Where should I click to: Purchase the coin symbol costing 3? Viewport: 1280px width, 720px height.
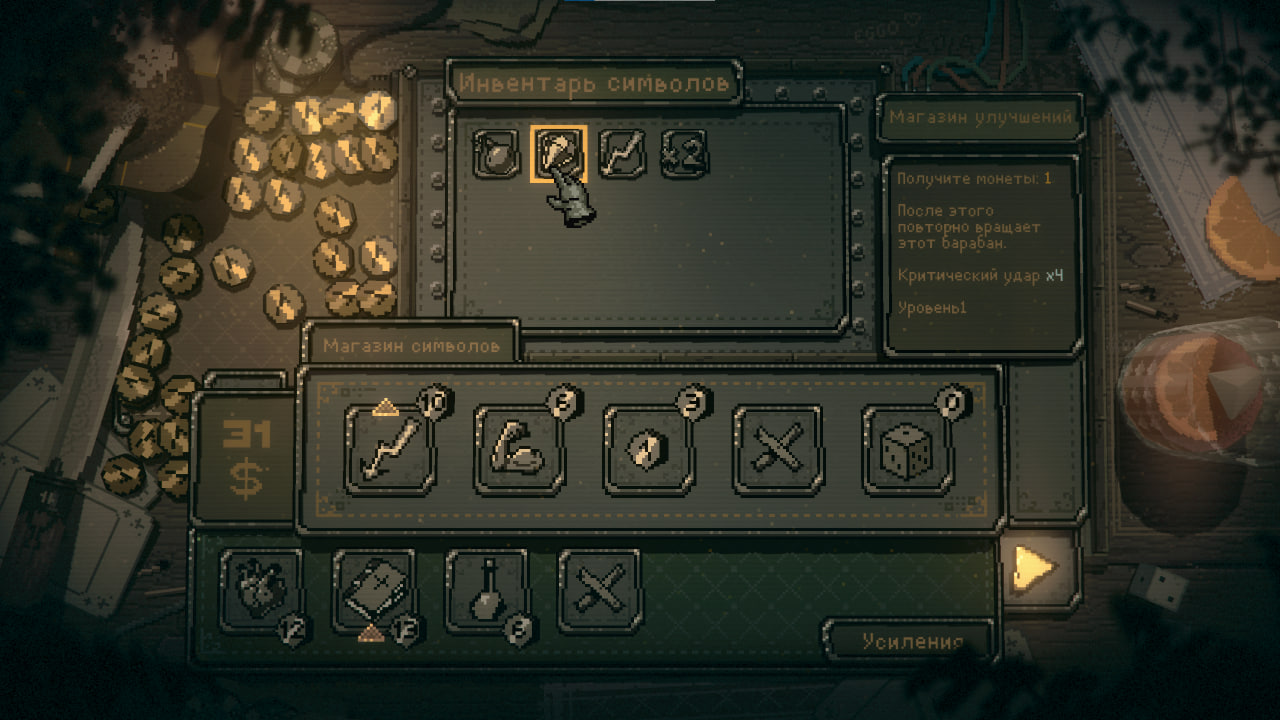[649, 449]
